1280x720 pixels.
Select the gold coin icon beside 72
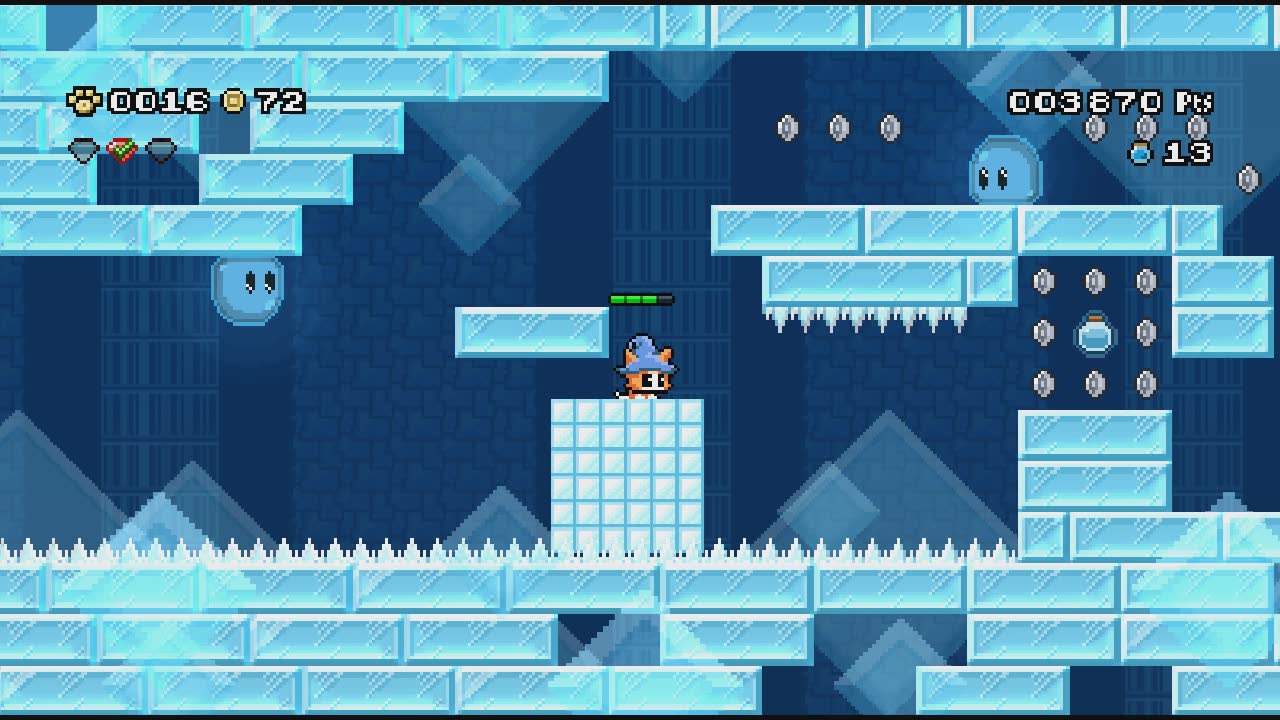(231, 101)
